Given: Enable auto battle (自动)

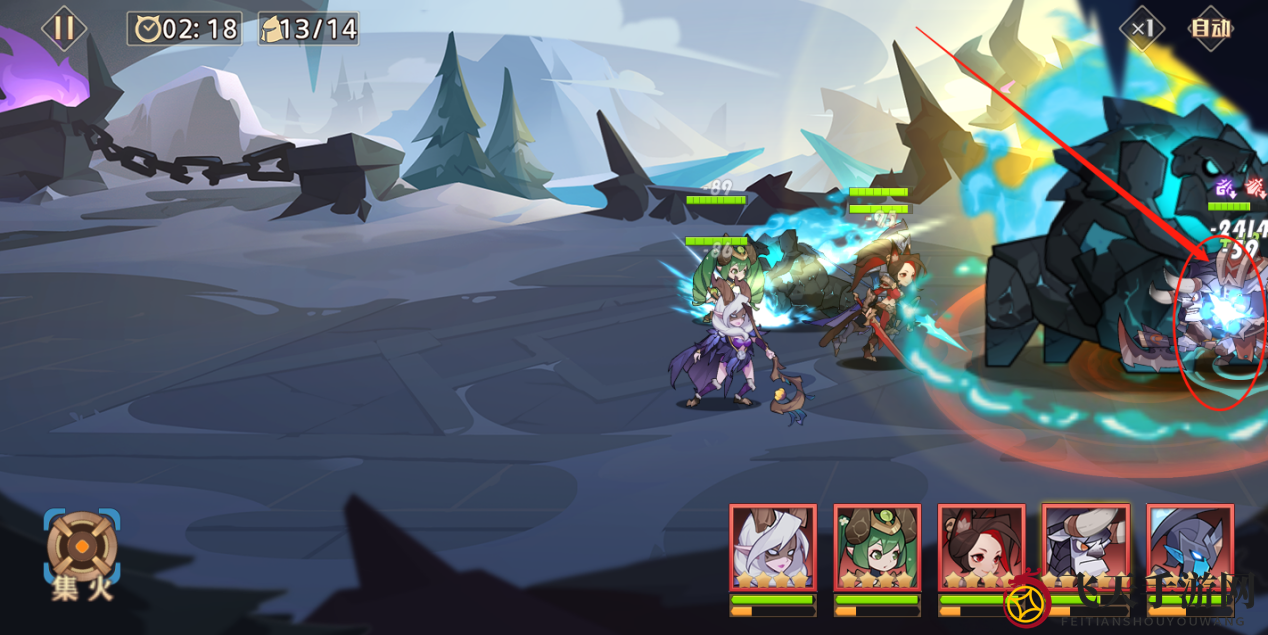Looking at the screenshot, I should 1209,29.
